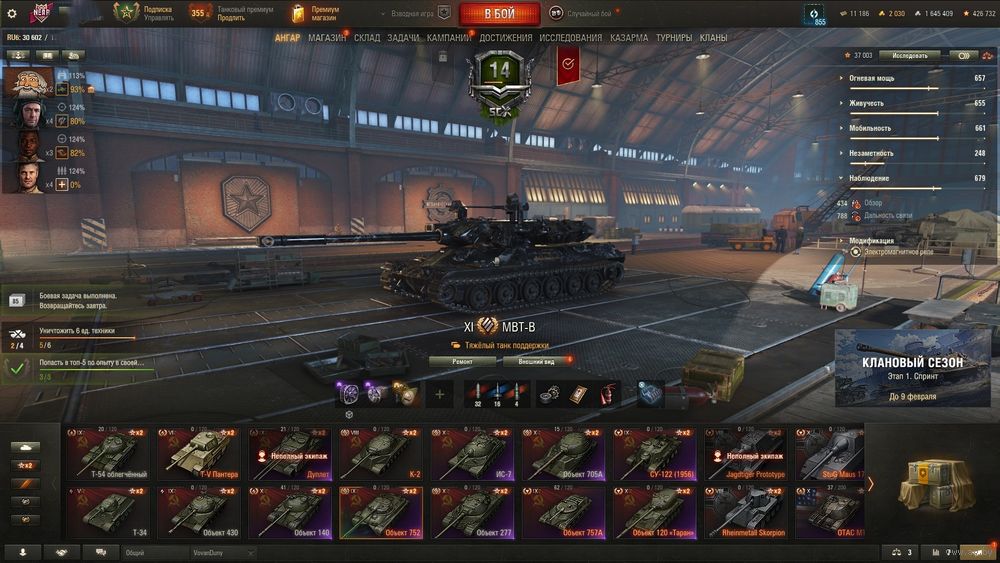Open the settings gear menu
Viewport: 1000px width, 563px height.
point(12,14)
